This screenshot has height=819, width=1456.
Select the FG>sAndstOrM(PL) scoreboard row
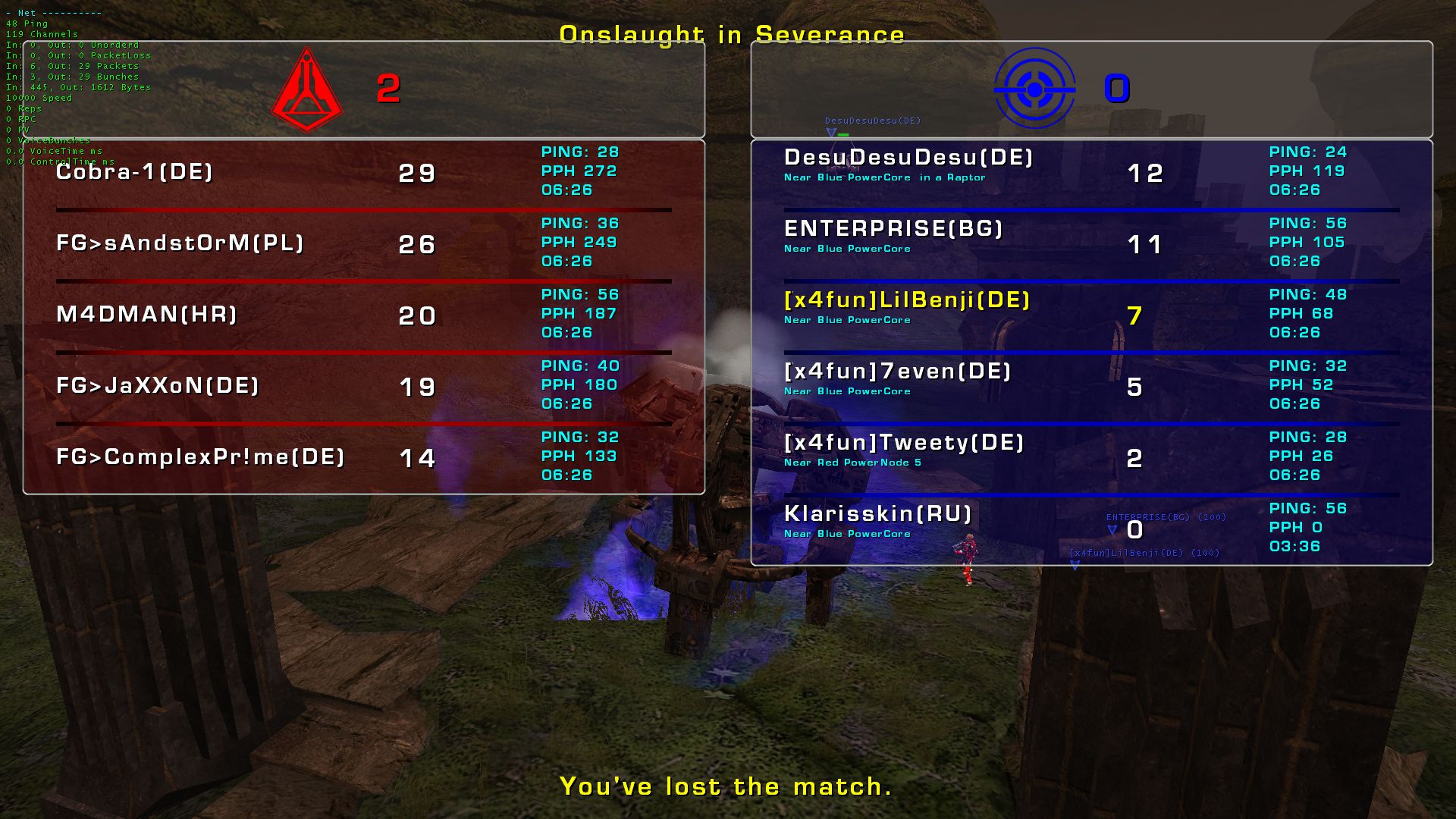coord(180,243)
